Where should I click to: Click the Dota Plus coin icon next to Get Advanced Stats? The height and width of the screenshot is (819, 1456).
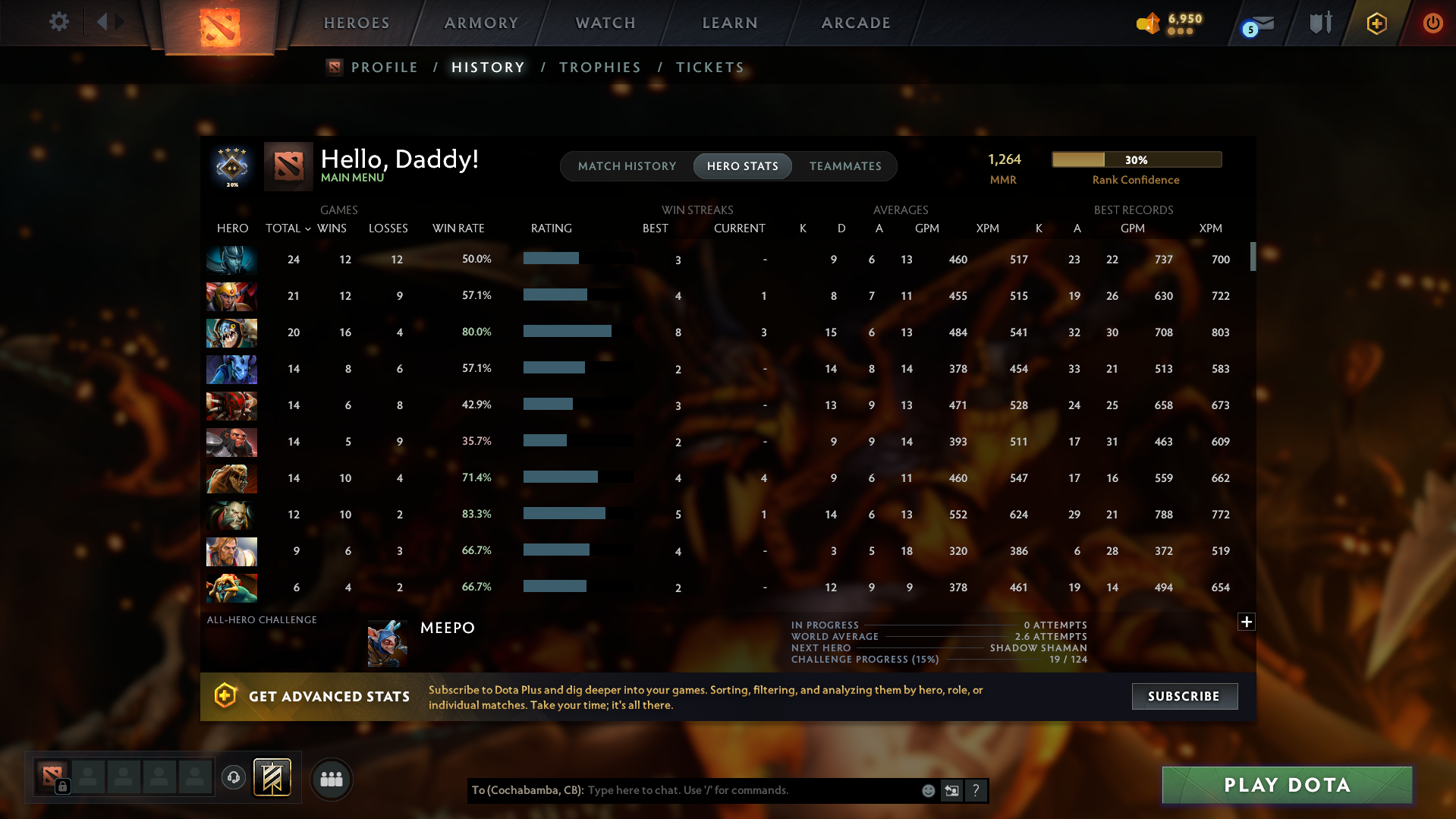tap(225, 696)
